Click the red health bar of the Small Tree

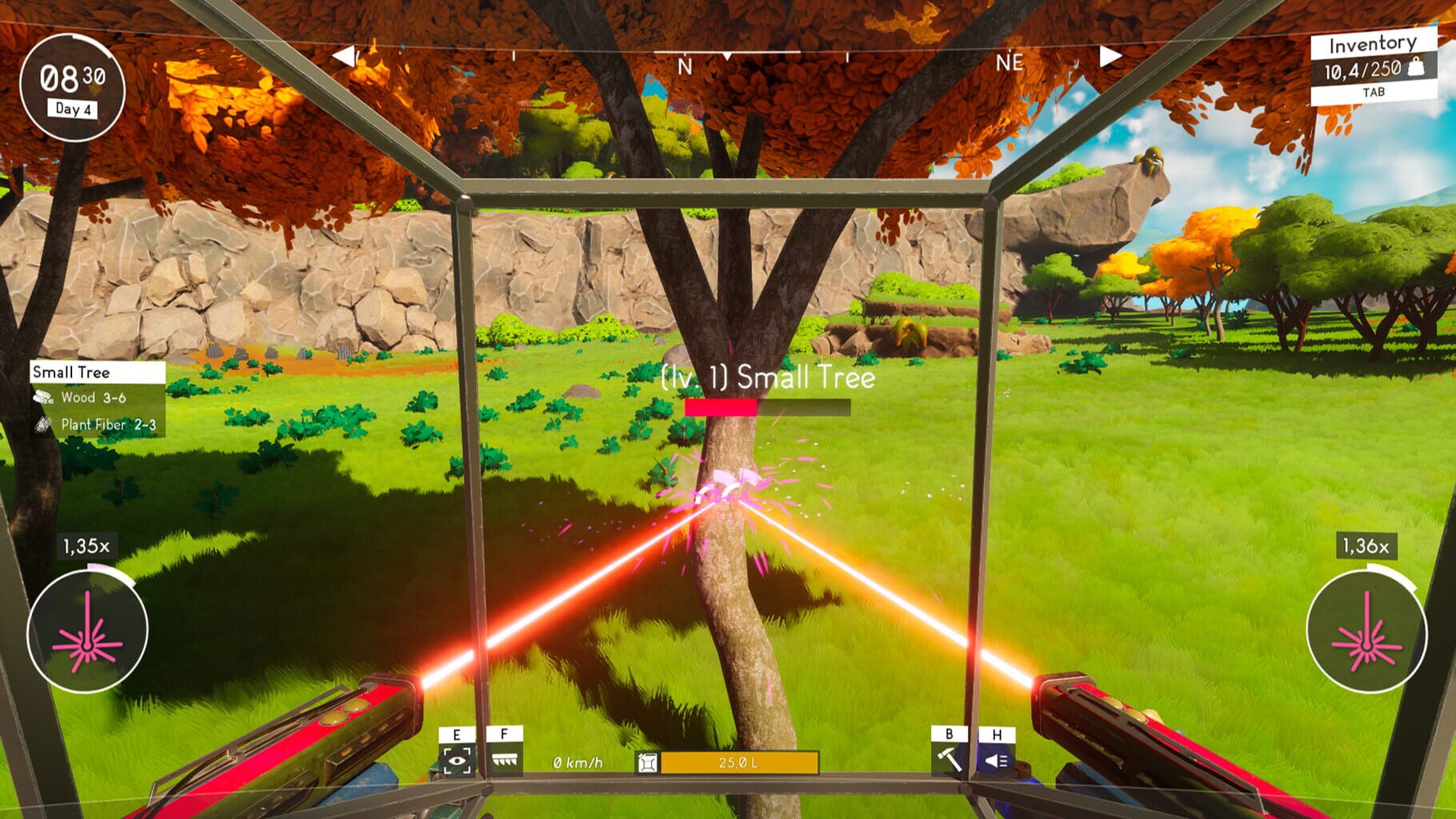[x=721, y=406]
